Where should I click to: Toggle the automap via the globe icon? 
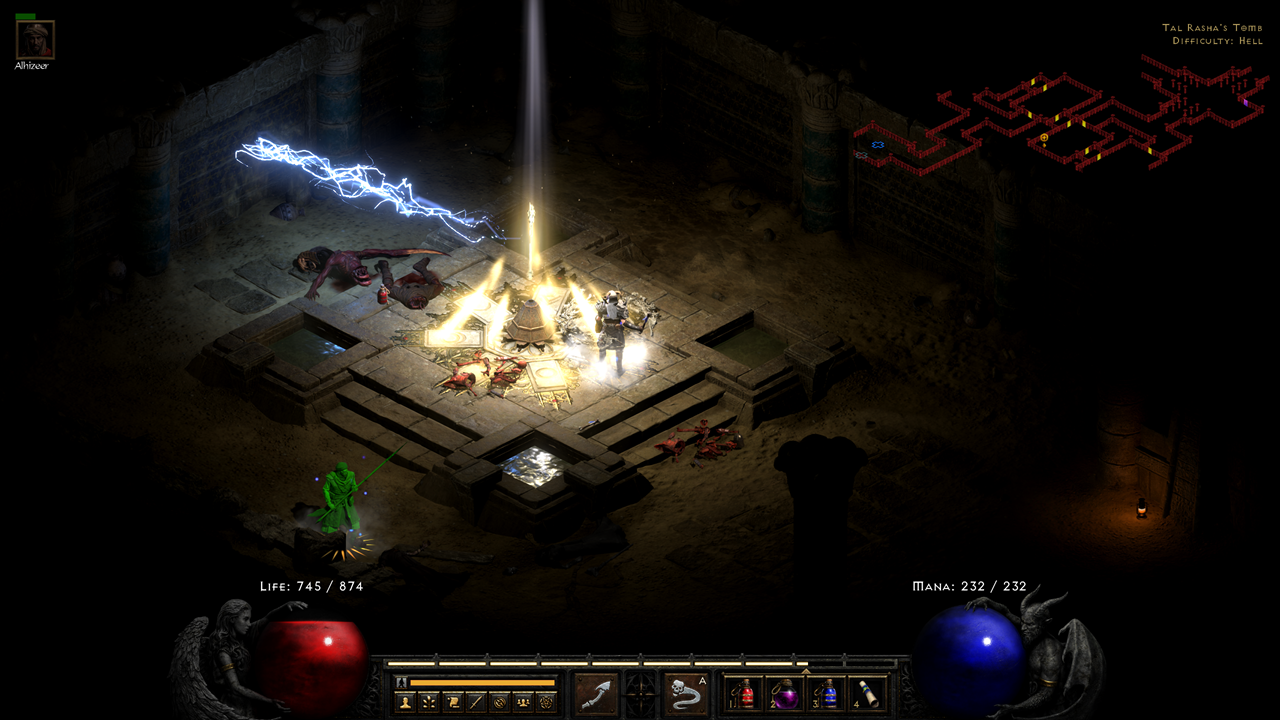499,702
